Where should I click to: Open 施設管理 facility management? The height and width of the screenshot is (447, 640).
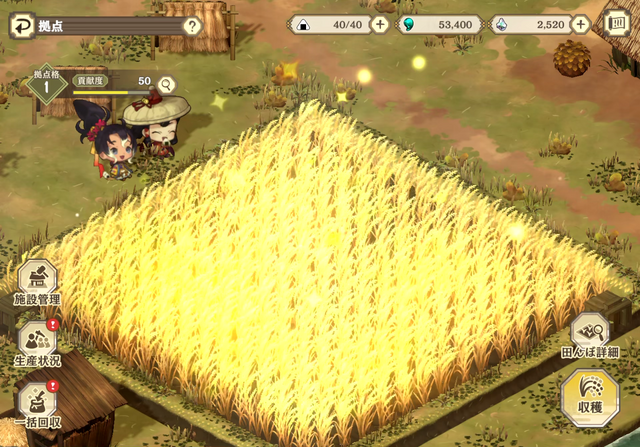(x=37, y=283)
